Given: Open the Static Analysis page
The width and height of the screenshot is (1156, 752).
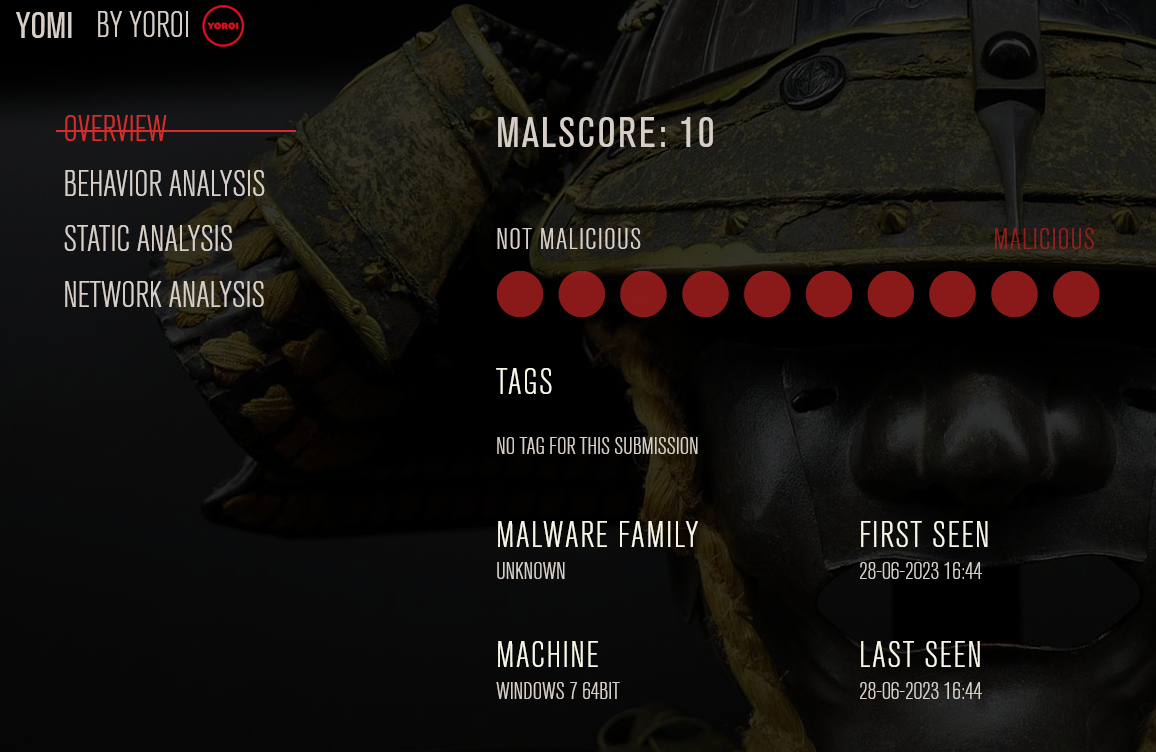Looking at the screenshot, I should click(x=148, y=239).
